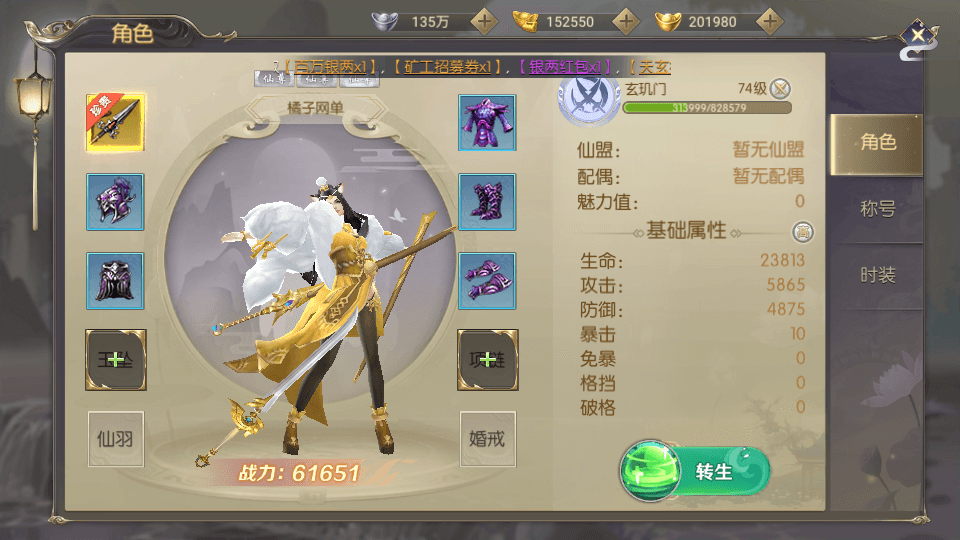Open the 时装 fashion tab
The height and width of the screenshot is (540, 960).
point(877,275)
